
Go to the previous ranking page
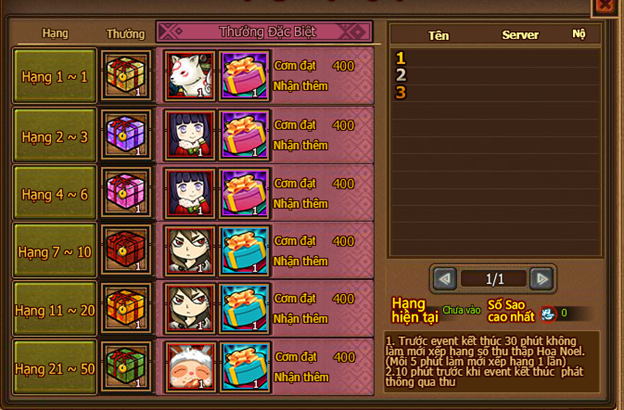(445, 279)
